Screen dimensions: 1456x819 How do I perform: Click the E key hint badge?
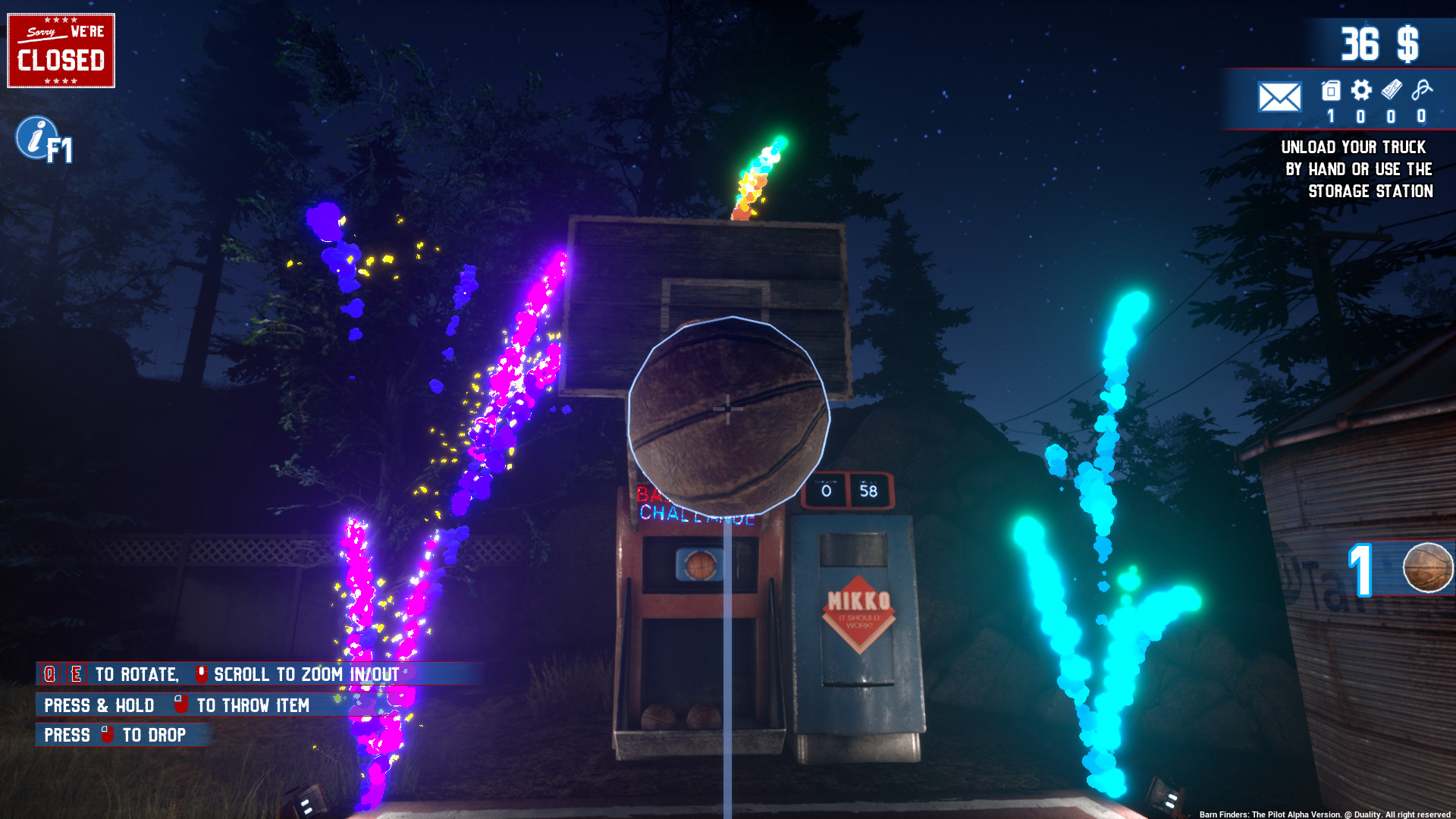(76, 673)
